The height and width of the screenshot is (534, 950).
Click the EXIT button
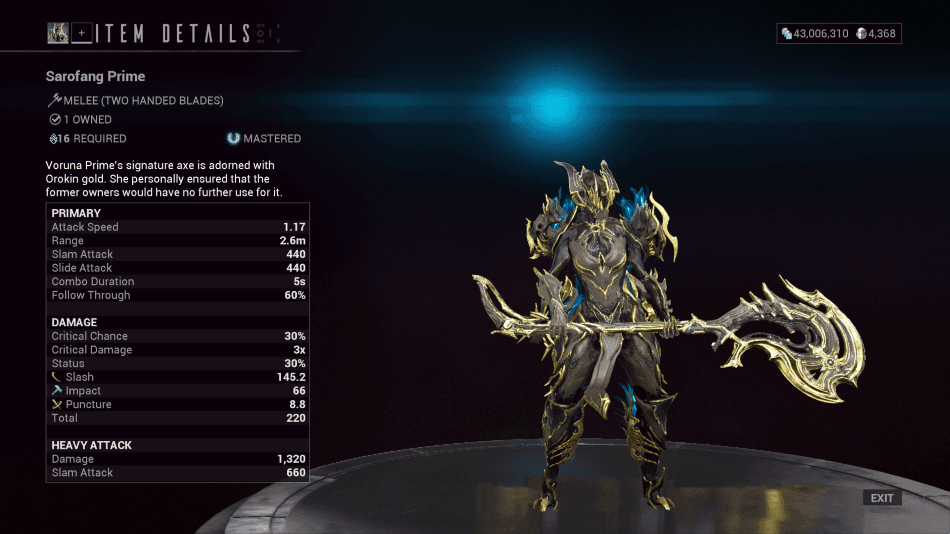882,498
